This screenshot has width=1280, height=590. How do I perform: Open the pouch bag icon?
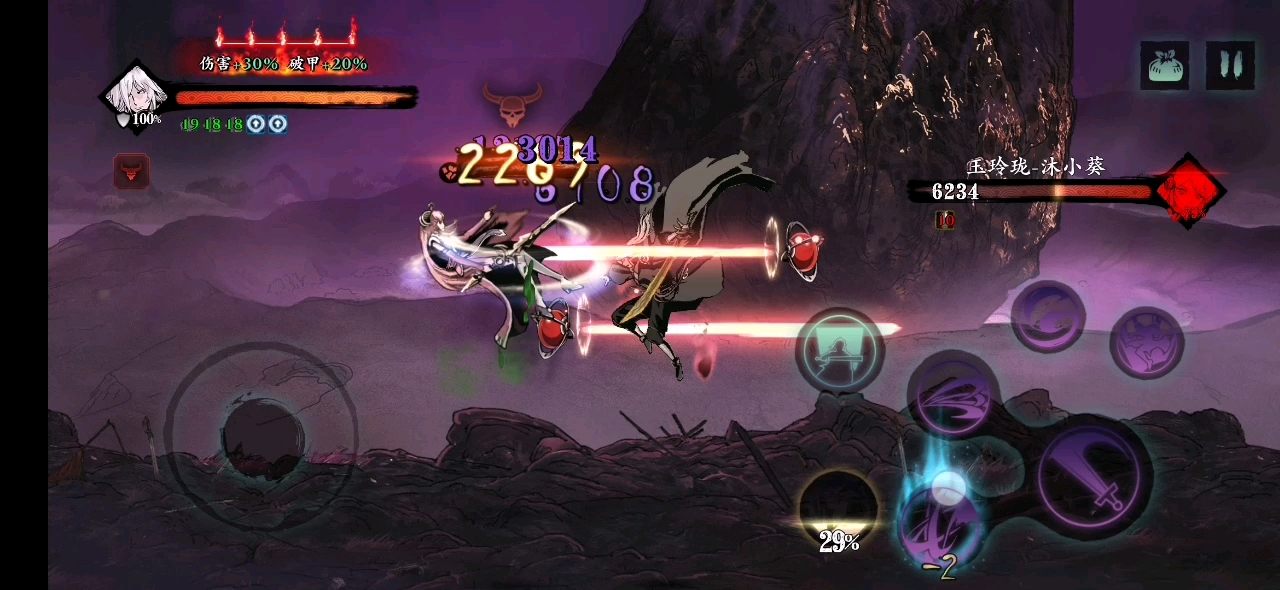coord(1165,66)
